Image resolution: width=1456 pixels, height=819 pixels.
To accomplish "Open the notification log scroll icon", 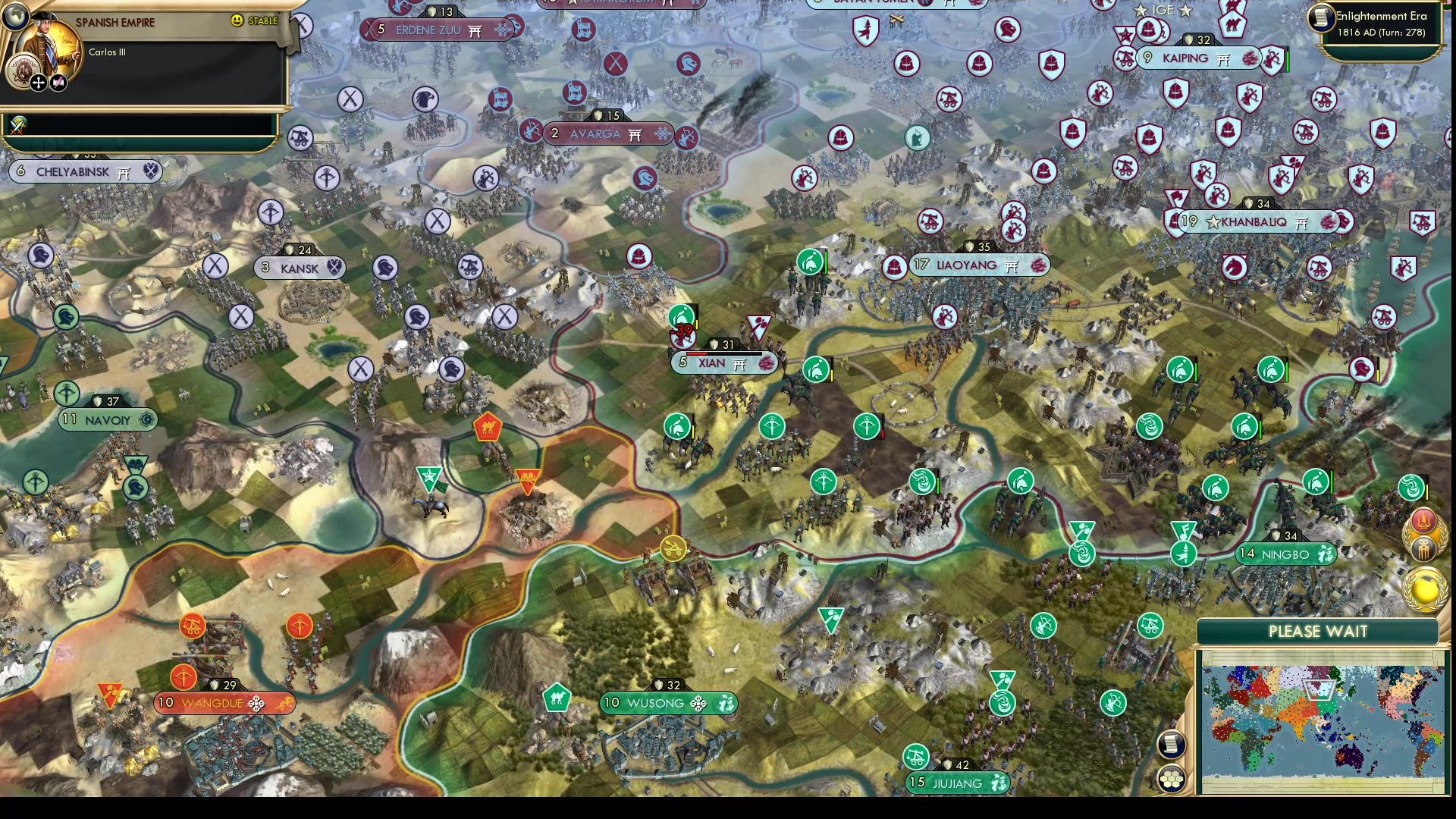I will coord(1172,743).
